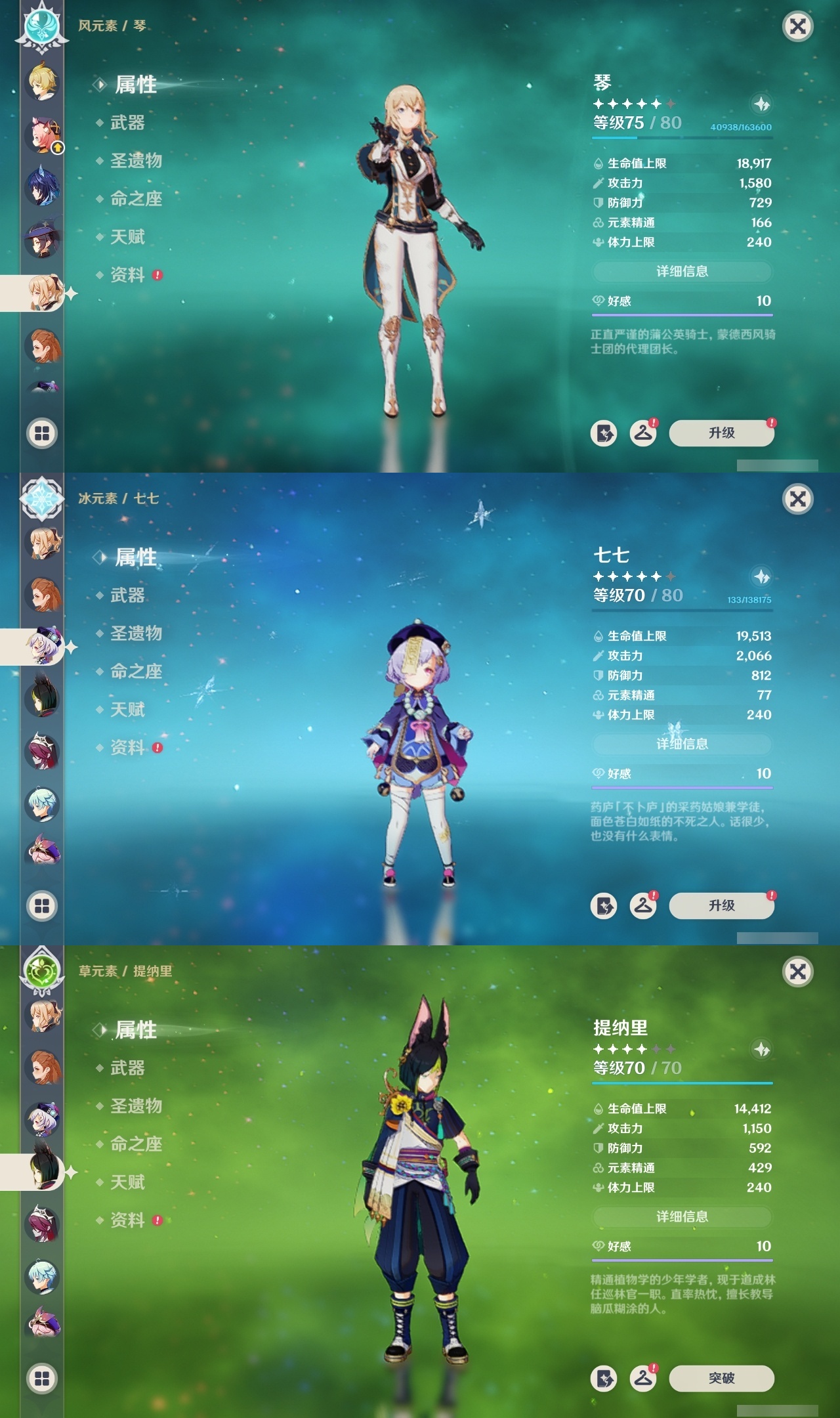Click the Anemo element emblem at top left
840x1418 pixels.
41,28
